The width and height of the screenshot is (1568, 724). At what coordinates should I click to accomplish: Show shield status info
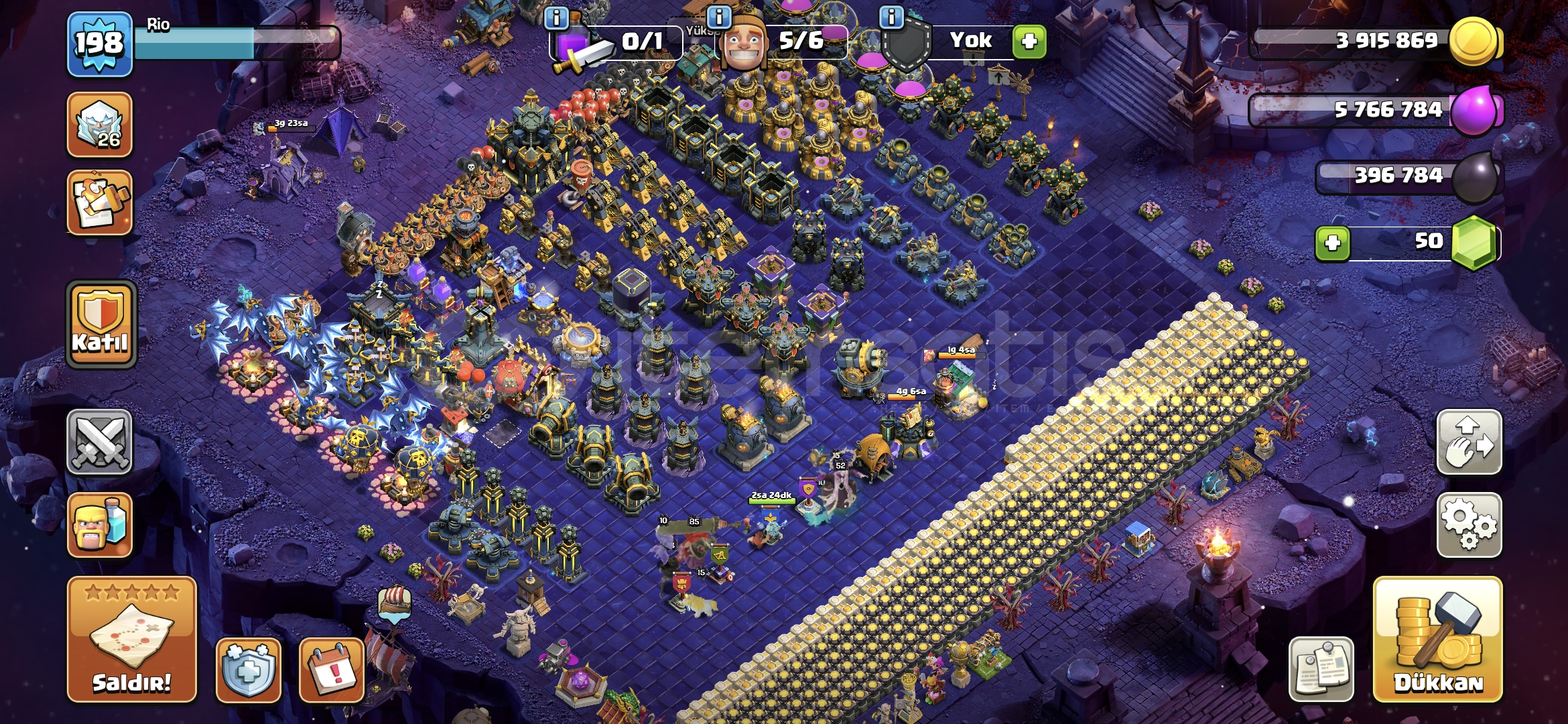[891, 17]
